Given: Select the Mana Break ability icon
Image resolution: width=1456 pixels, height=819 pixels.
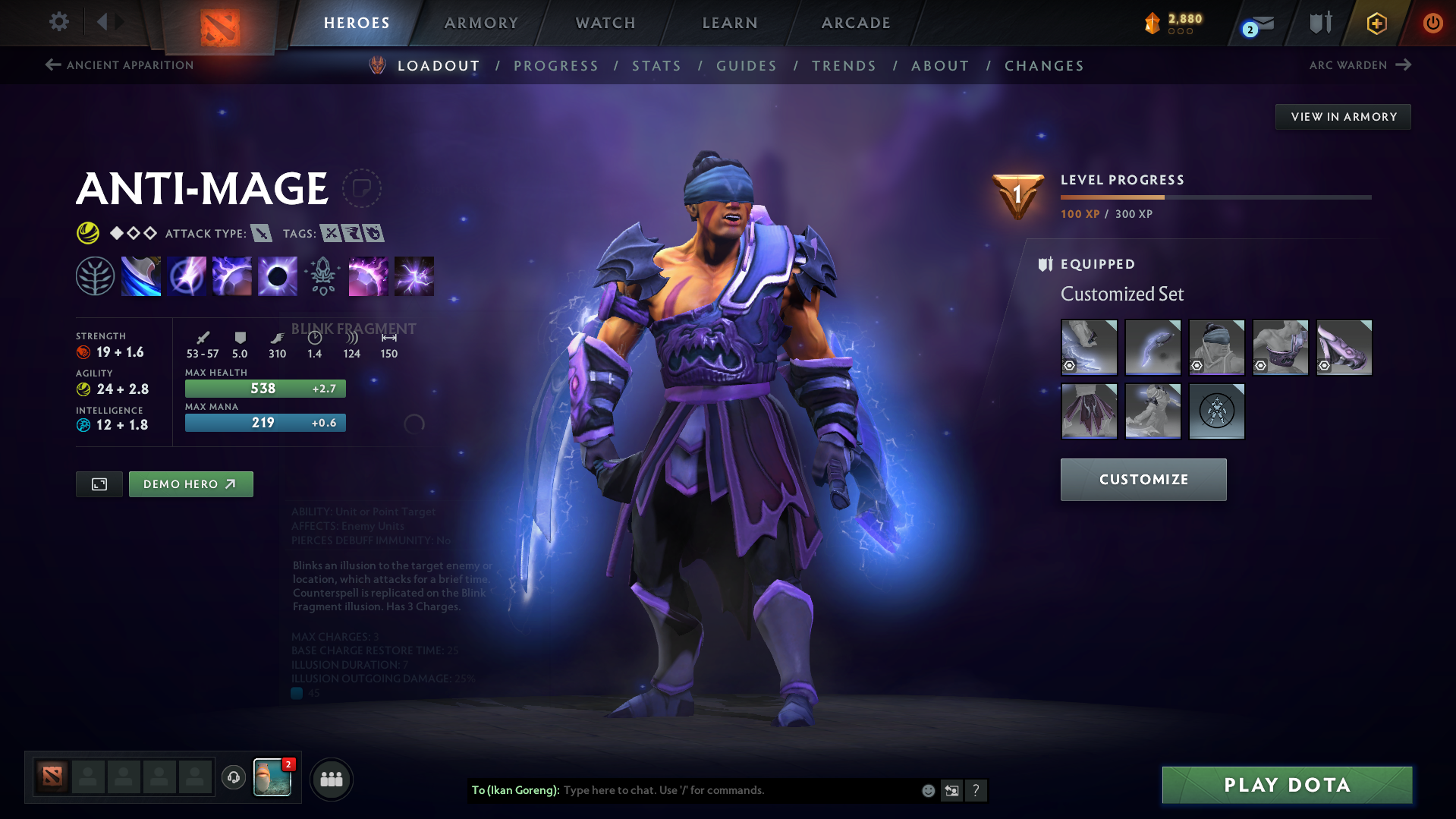Looking at the screenshot, I should pyautogui.click(x=141, y=276).
